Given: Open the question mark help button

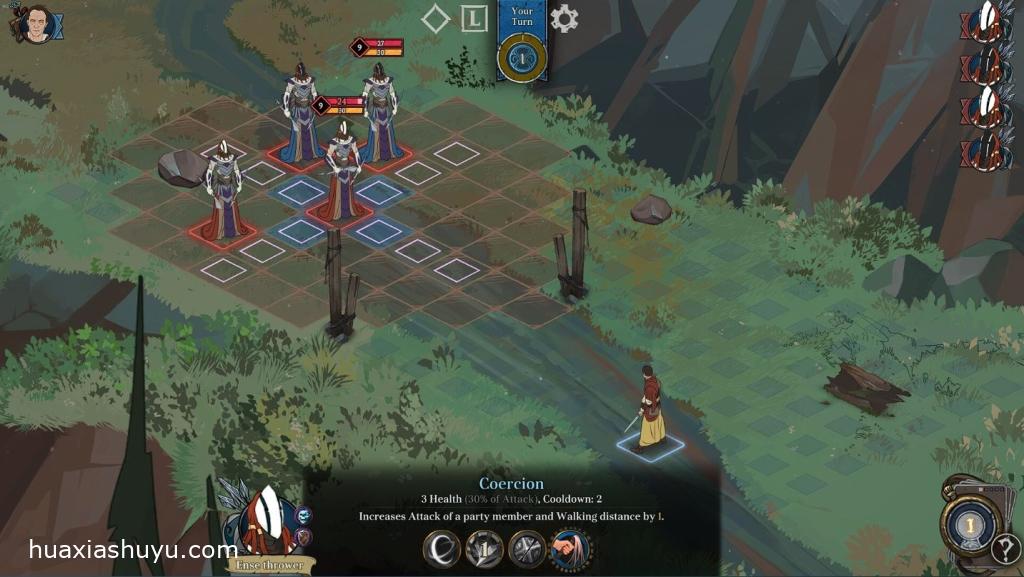Looking at the screenshot, I should (1005, 549).
